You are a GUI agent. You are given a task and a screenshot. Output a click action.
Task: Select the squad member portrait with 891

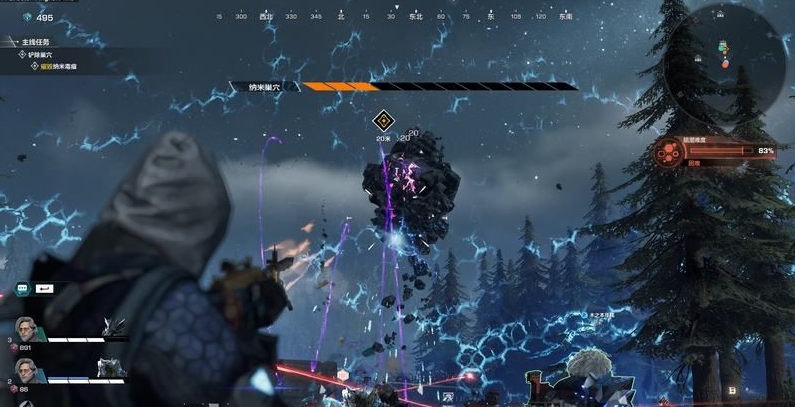pos(28,332)
